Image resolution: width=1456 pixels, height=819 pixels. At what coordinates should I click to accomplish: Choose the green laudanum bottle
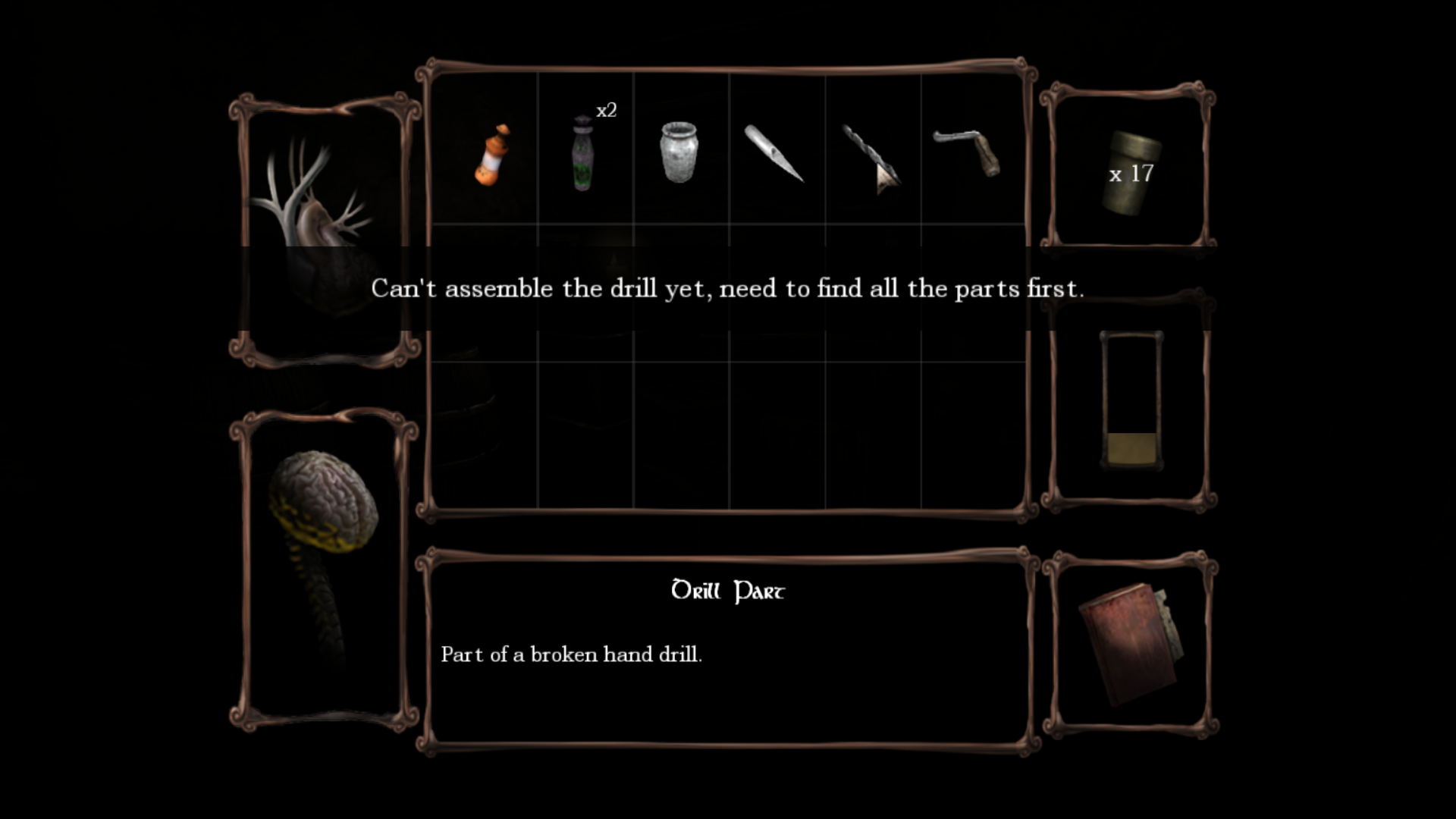(x=582, y=154)
